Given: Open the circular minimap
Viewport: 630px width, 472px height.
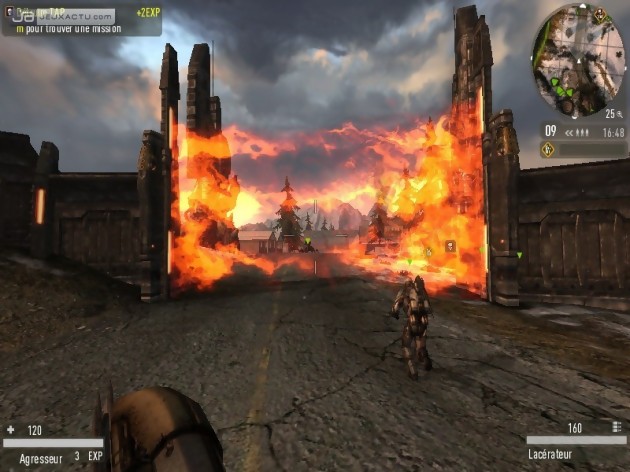Looking at the screenshot, I should coord(579,60).
